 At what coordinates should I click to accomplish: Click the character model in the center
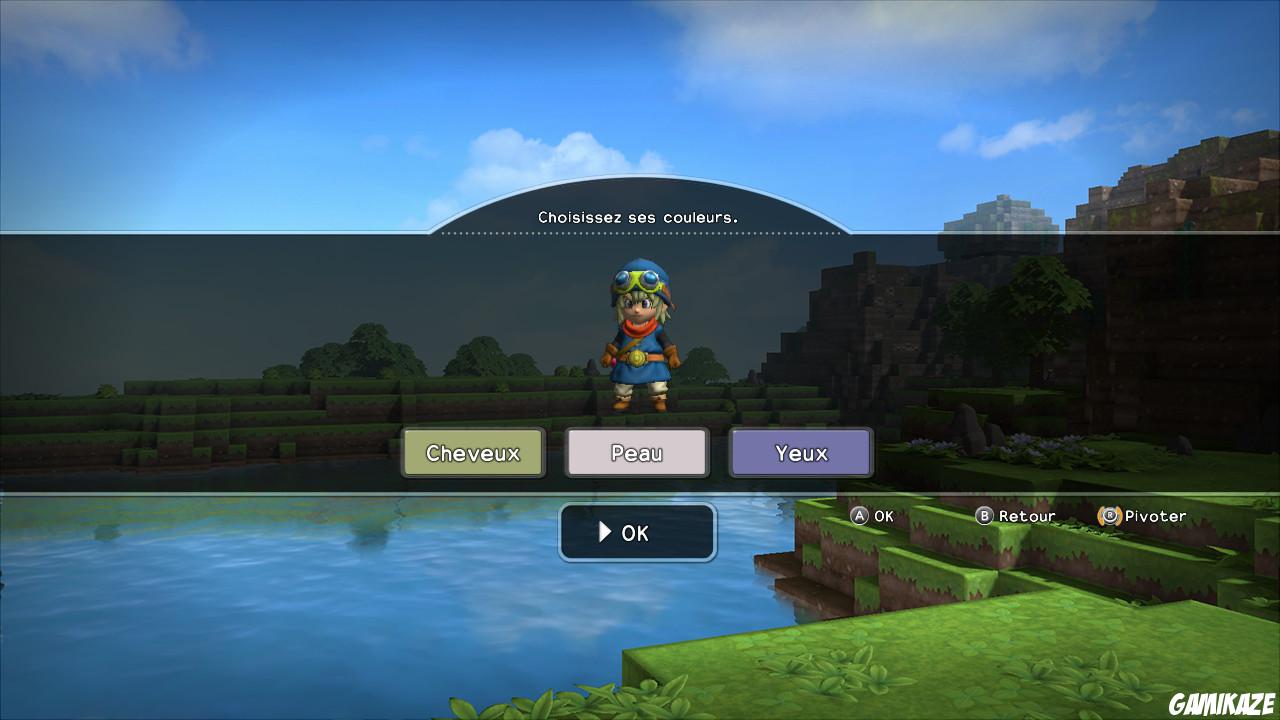638,340
